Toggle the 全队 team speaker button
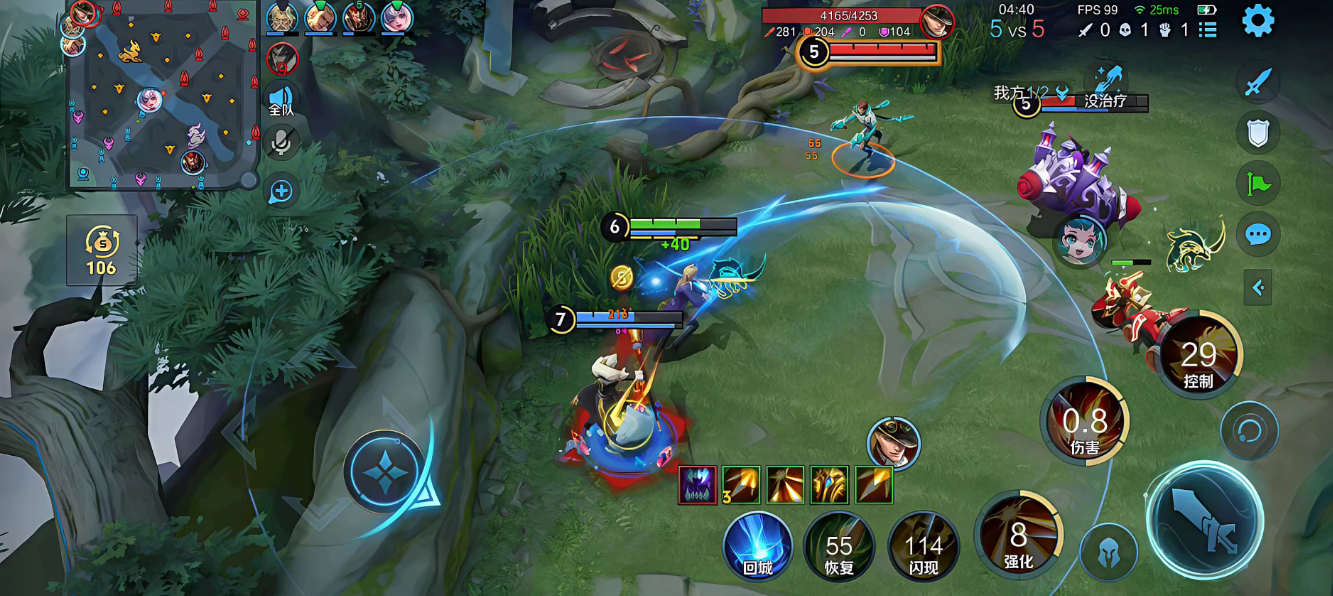The height and width of the screenshot is (596, 1333). 281,99
